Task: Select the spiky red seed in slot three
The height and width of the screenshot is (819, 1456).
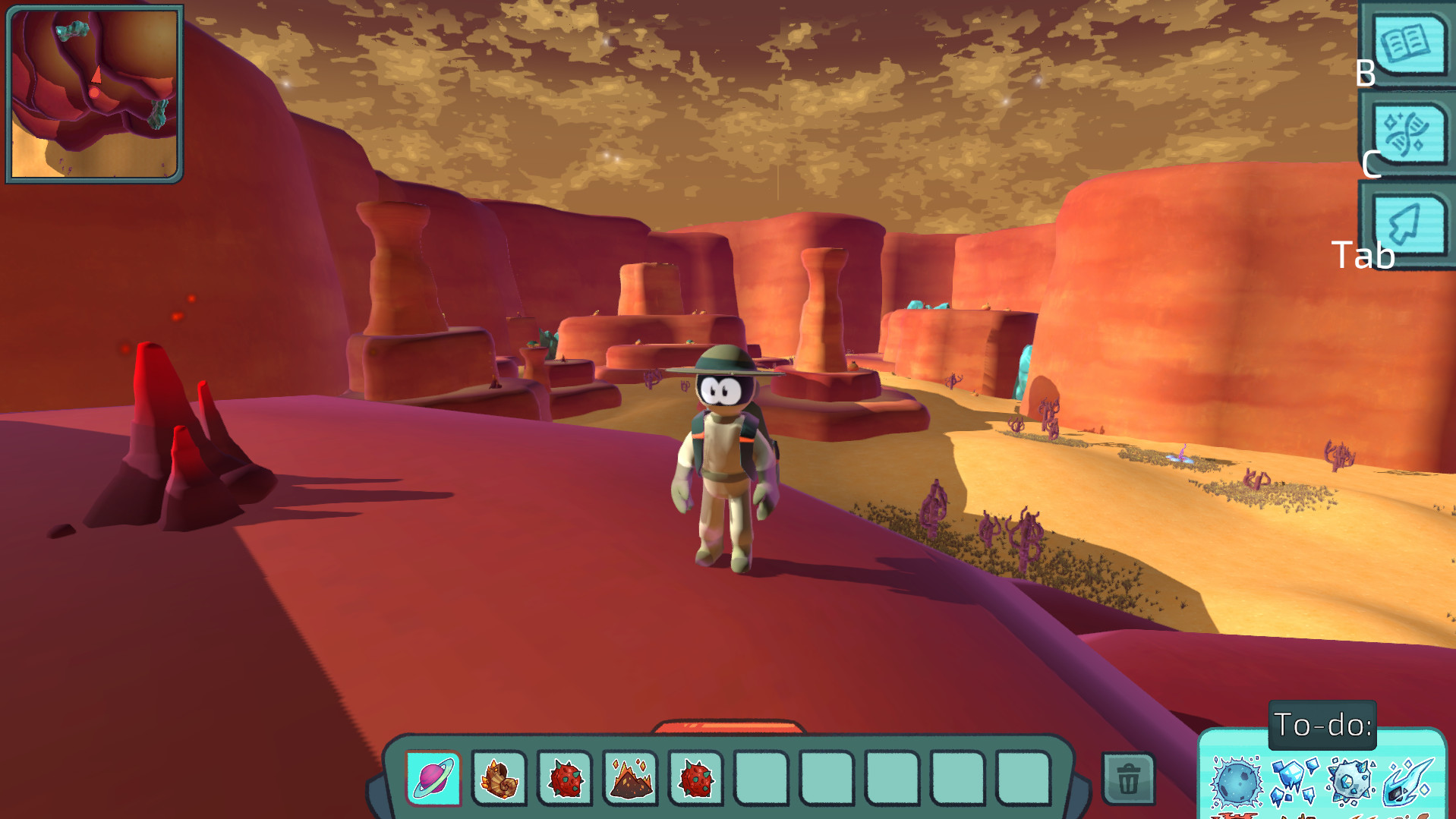Action: point(566,777)
